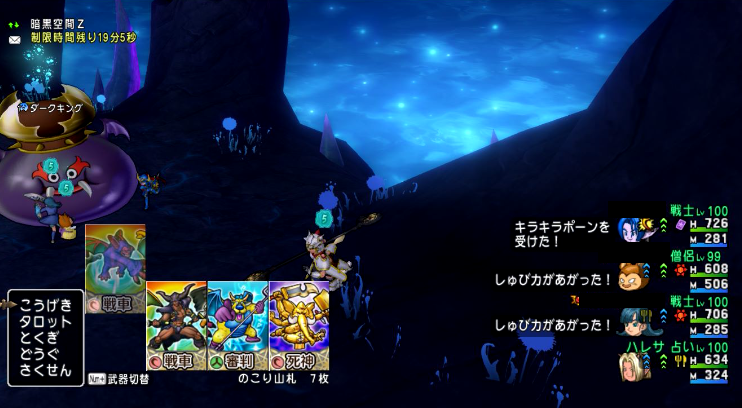This screenshot has height=408, width=742.
Task: Select the teal-haired 戦士 party portrait
Action: pyautogui.click(x=632, y=320)
